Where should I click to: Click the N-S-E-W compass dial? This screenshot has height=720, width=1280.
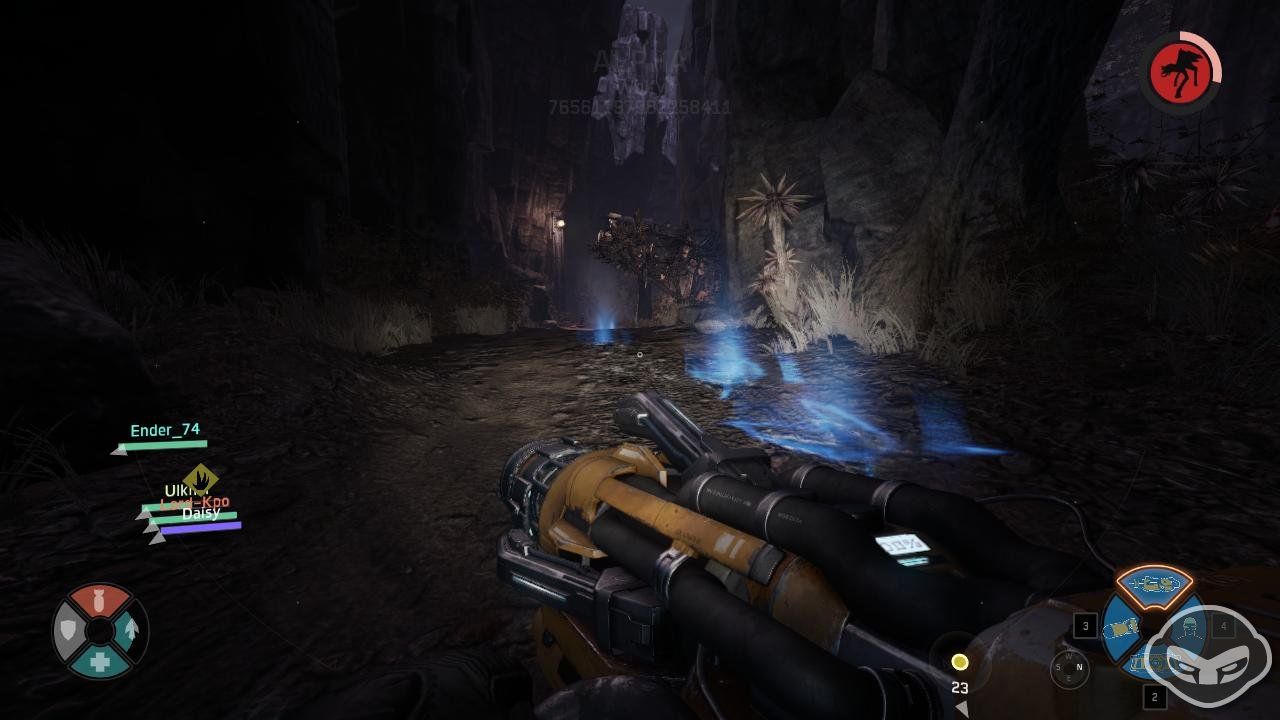pos(1069,669)
